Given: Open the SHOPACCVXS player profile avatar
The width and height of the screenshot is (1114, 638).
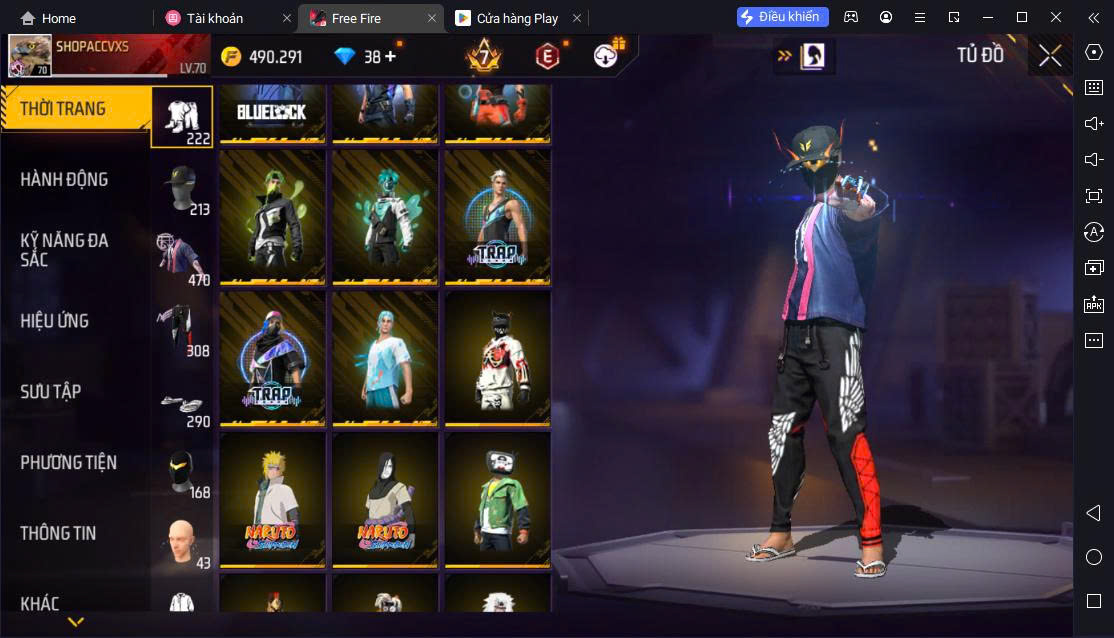Looking at the screenshot, I should pos(29,57).
